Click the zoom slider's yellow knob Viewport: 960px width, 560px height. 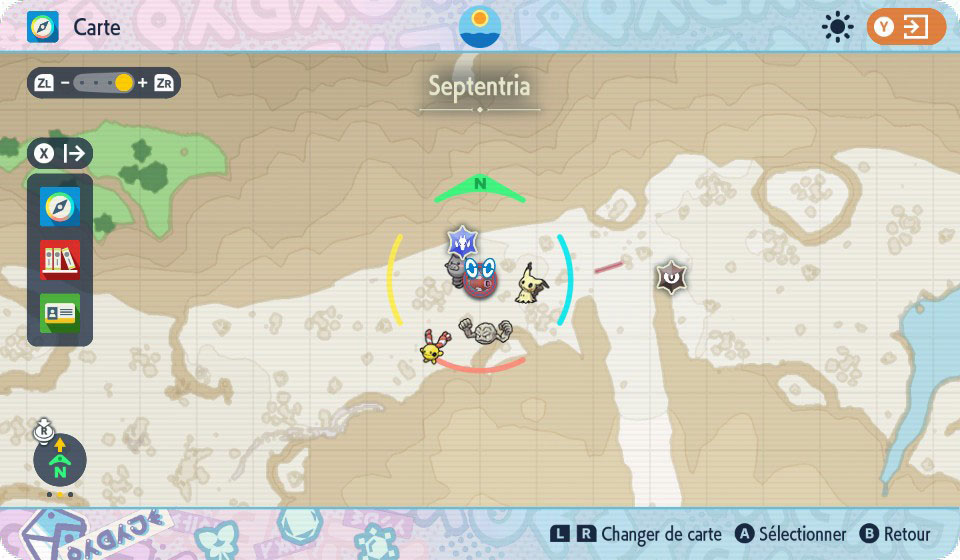124,83
